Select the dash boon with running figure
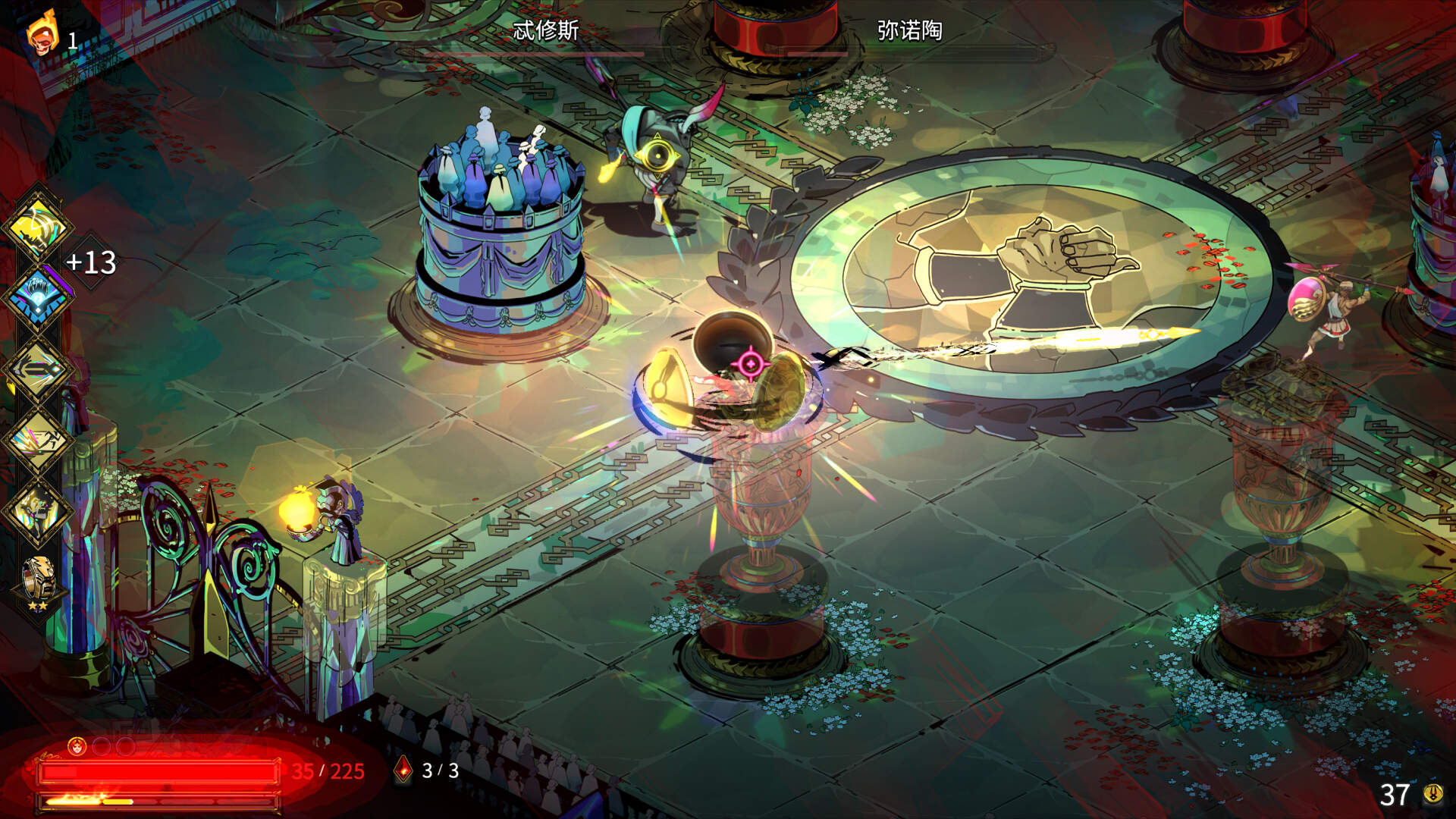The image size is (1456, 819). point(36,441)
